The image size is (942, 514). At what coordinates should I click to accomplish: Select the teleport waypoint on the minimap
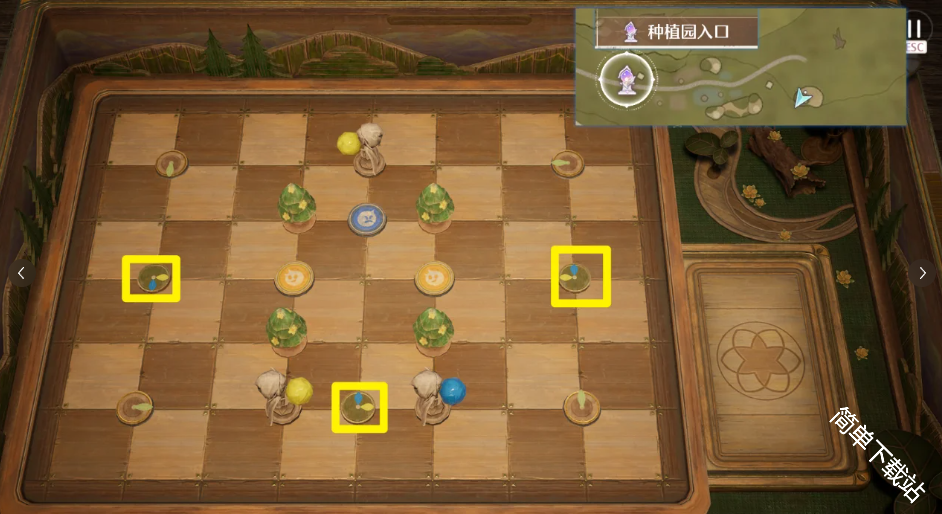click(x=626, y=79)
